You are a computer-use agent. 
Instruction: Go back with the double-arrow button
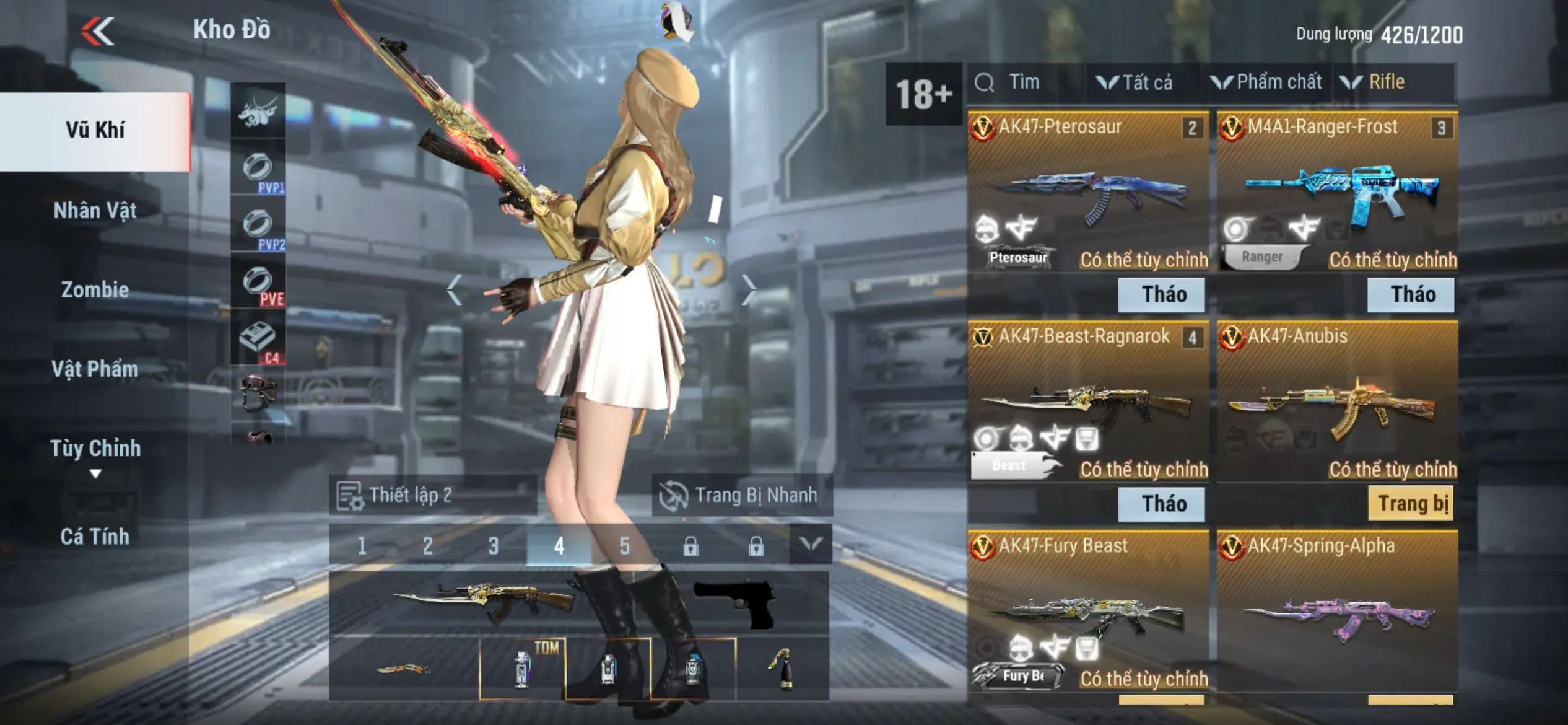pyautogui.click(x=98, y=31)
